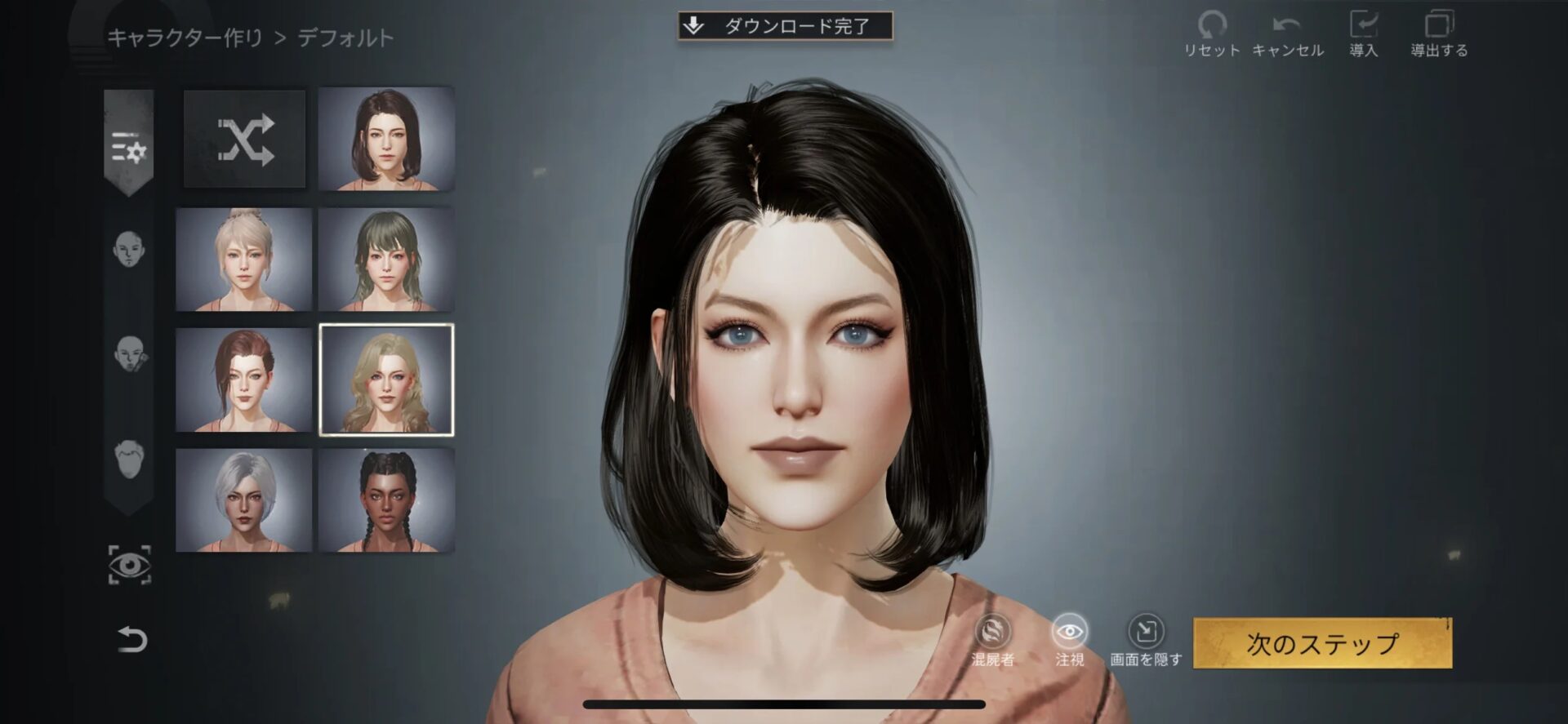Export the face with 導出する
The width and height of the screenshot is (1568, 724).
pyautogui.click(x=1439, y=34)
